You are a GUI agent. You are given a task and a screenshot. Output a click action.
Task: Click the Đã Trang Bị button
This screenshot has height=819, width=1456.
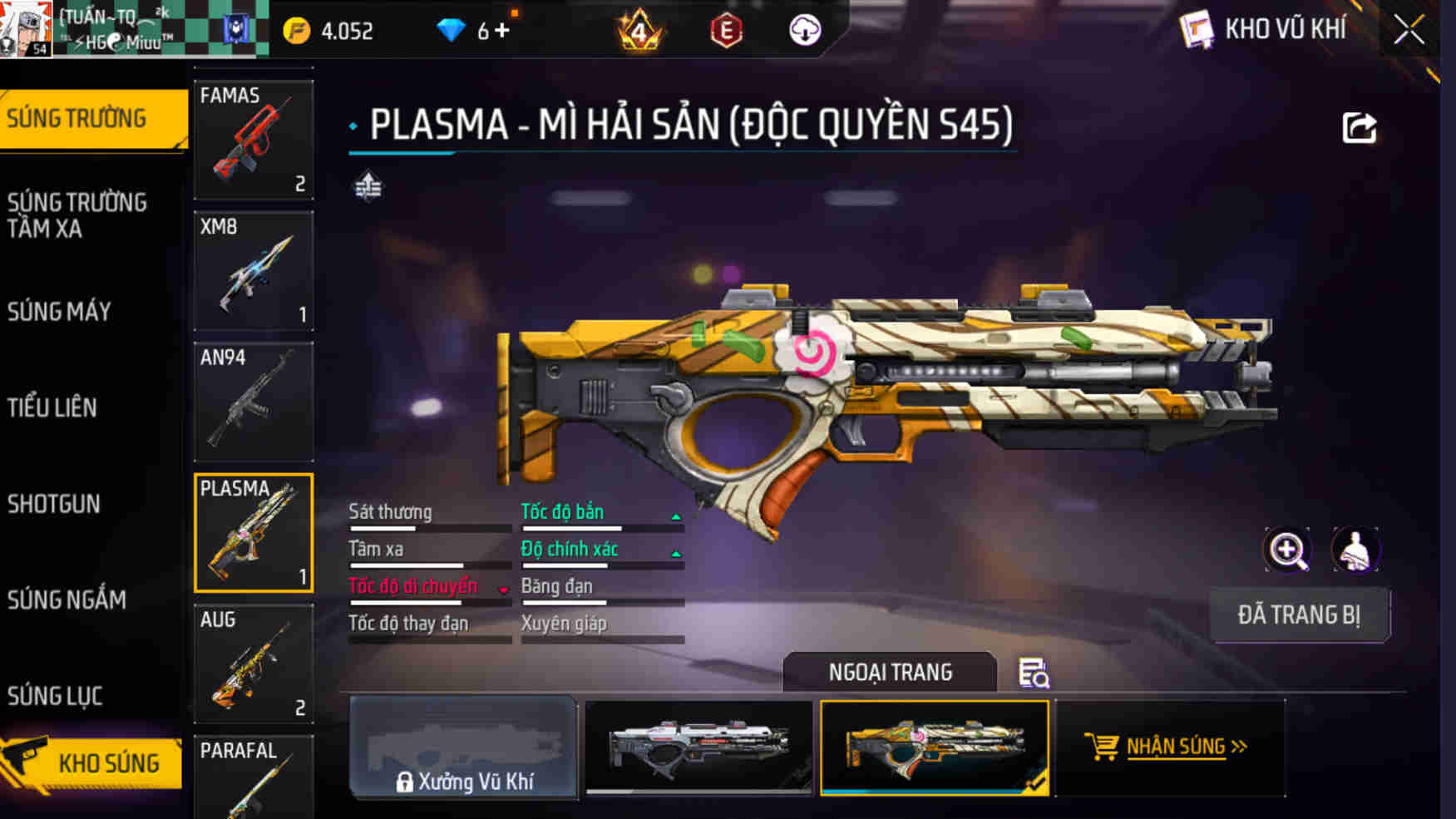[x=1299, y=615]
